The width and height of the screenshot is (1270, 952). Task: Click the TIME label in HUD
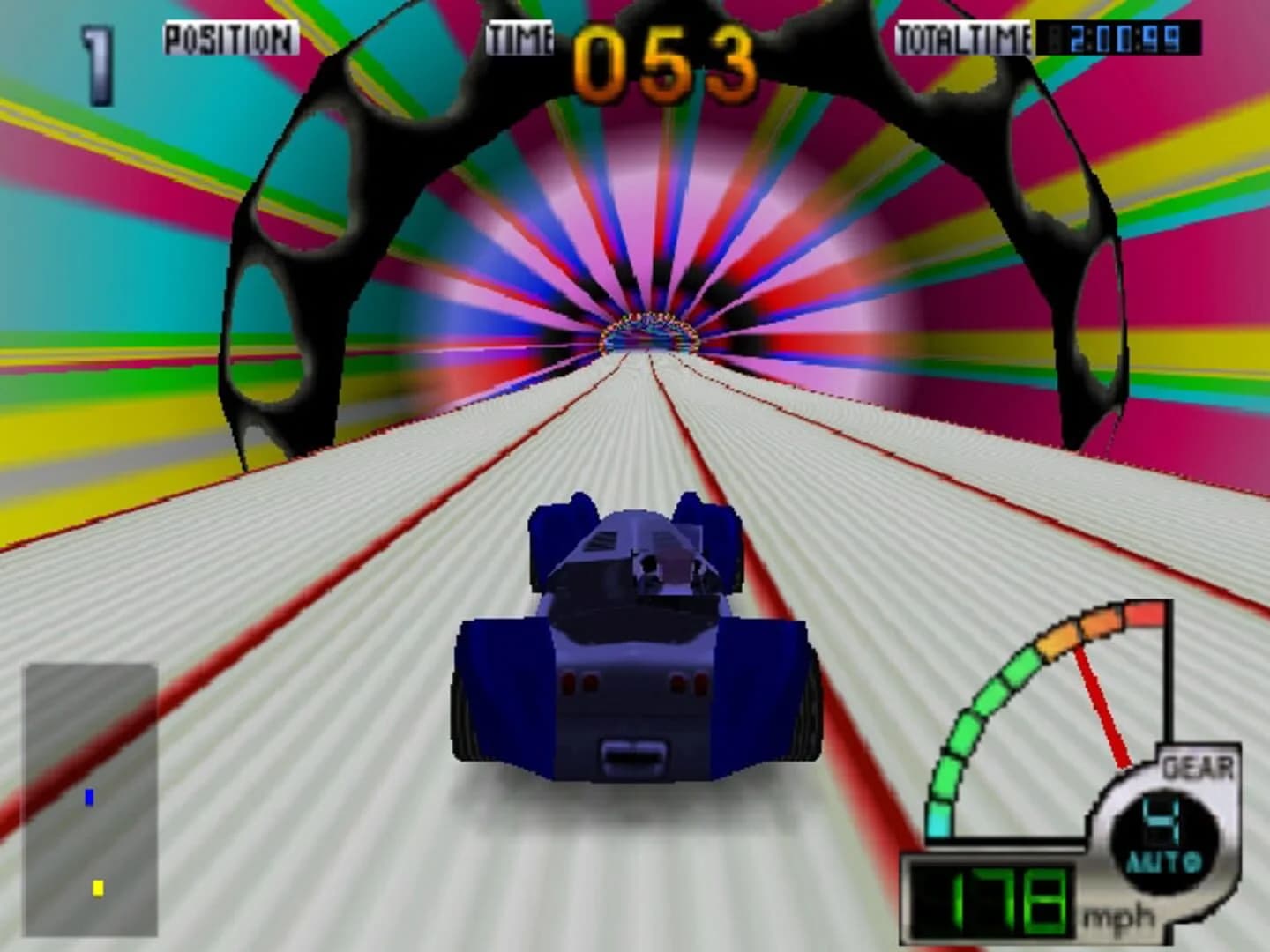(x=519, y=35)
